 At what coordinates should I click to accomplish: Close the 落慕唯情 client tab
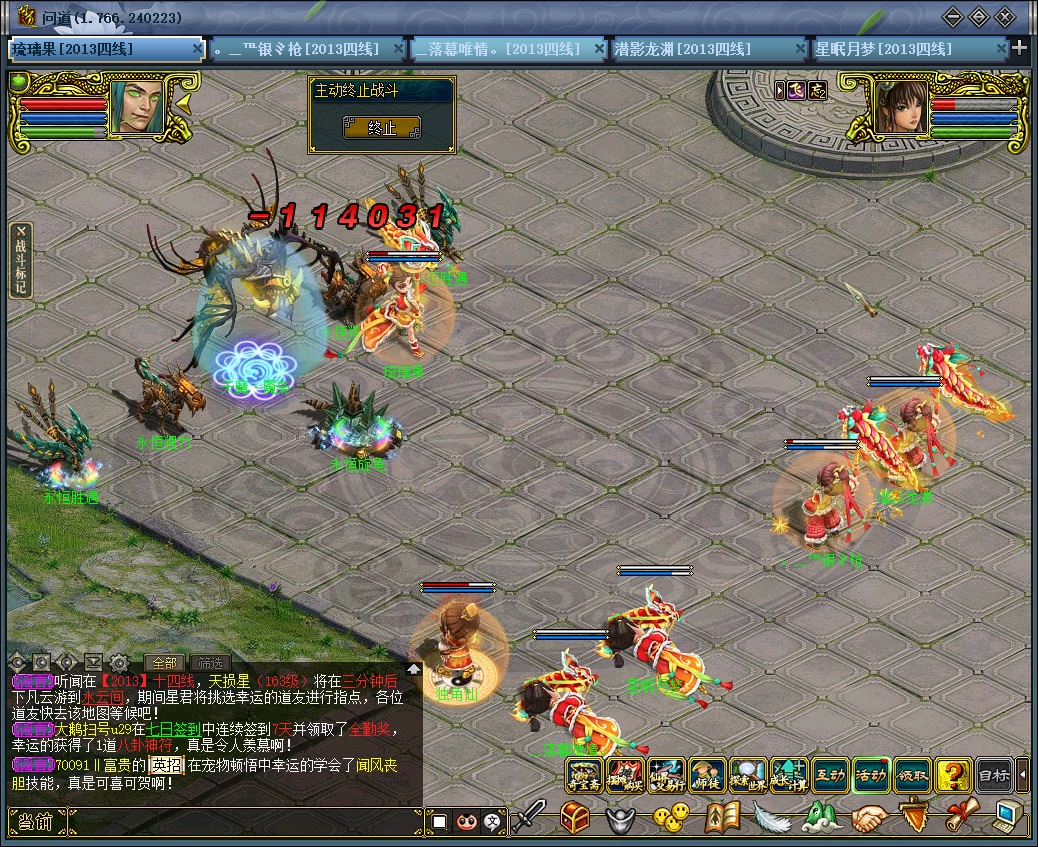click(x=599, y=48)
